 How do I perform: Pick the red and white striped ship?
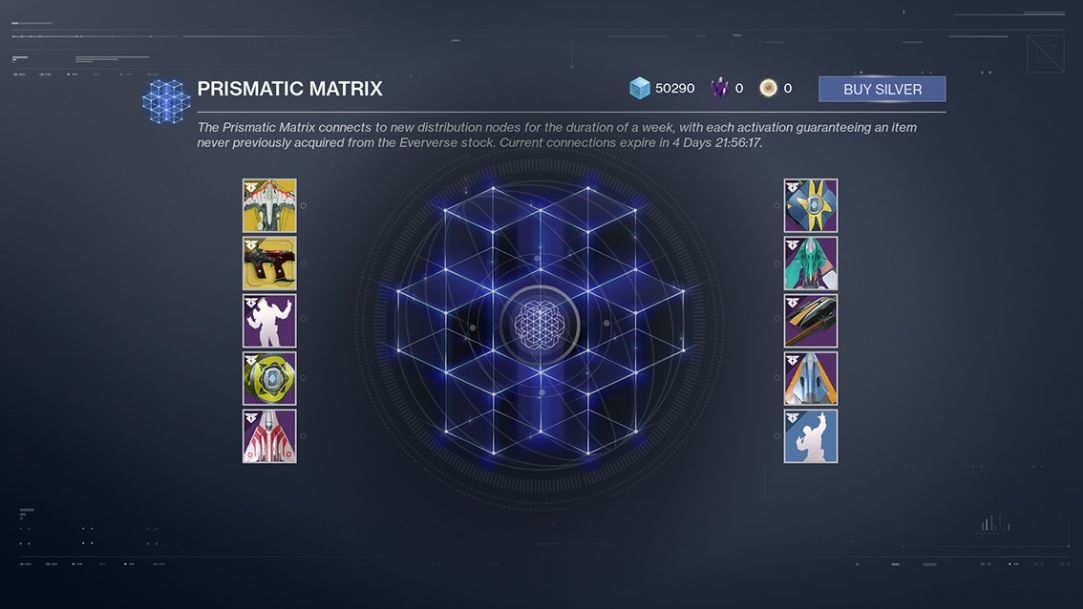269,436
